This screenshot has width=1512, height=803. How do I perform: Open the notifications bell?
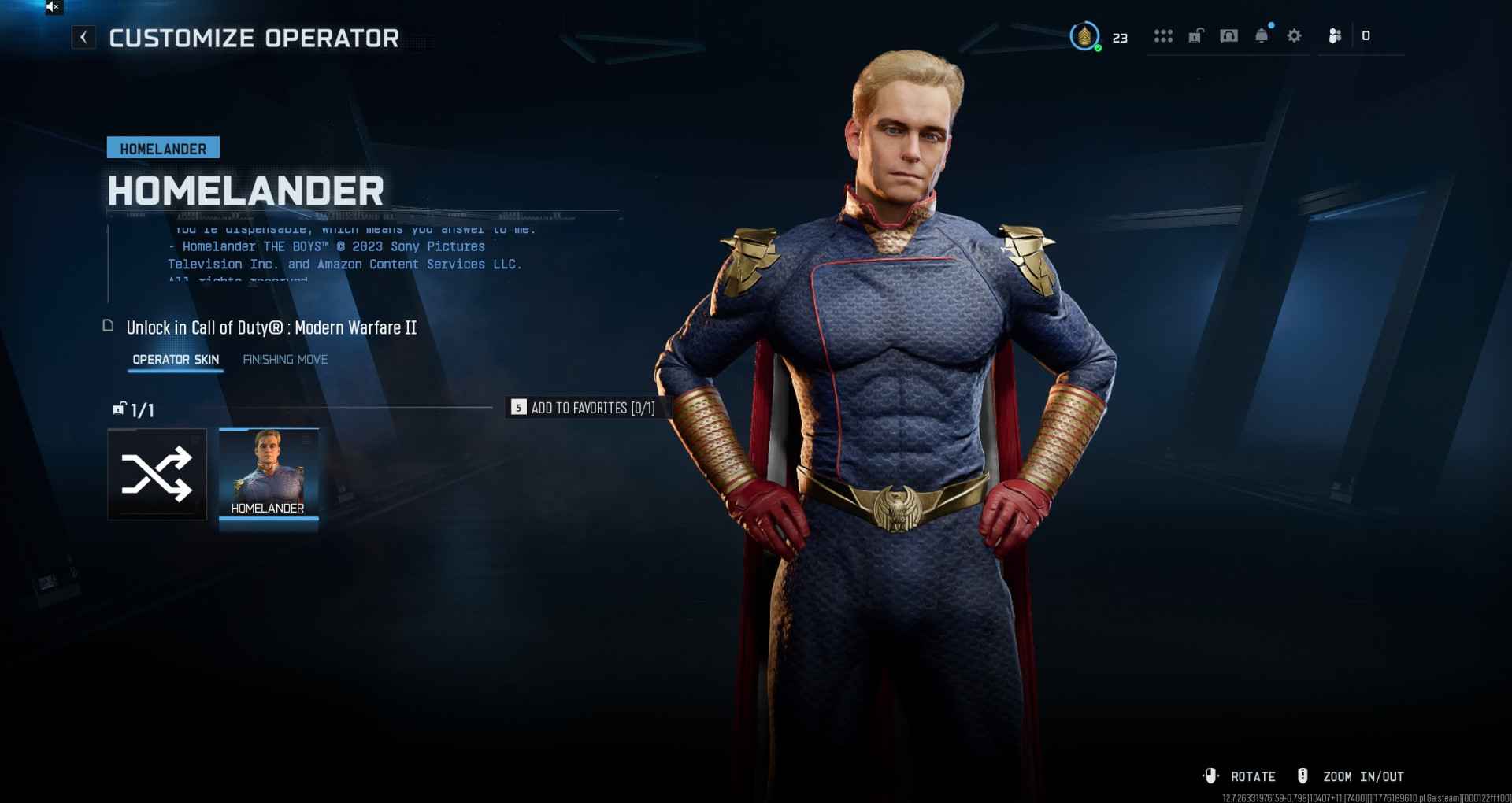[x=1262, y=36]
